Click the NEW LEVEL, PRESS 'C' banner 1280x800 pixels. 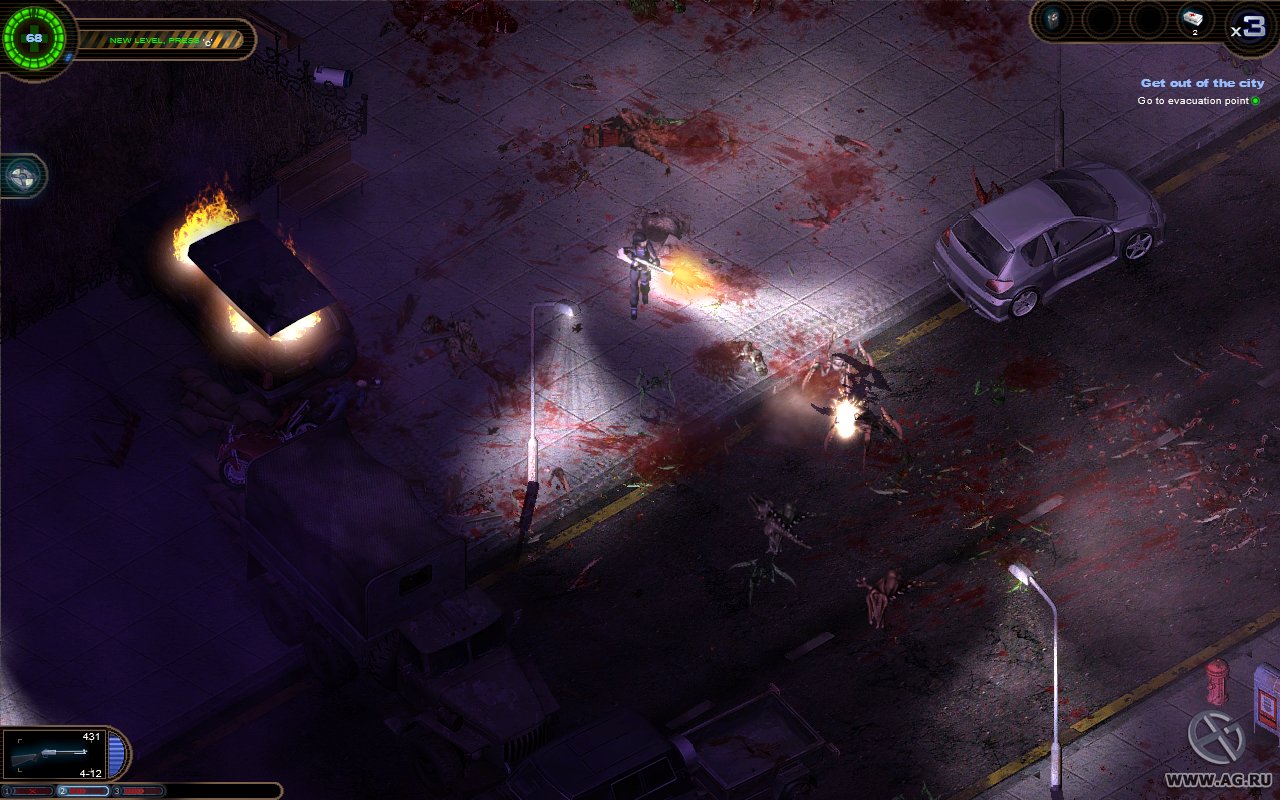pos(162,41)
